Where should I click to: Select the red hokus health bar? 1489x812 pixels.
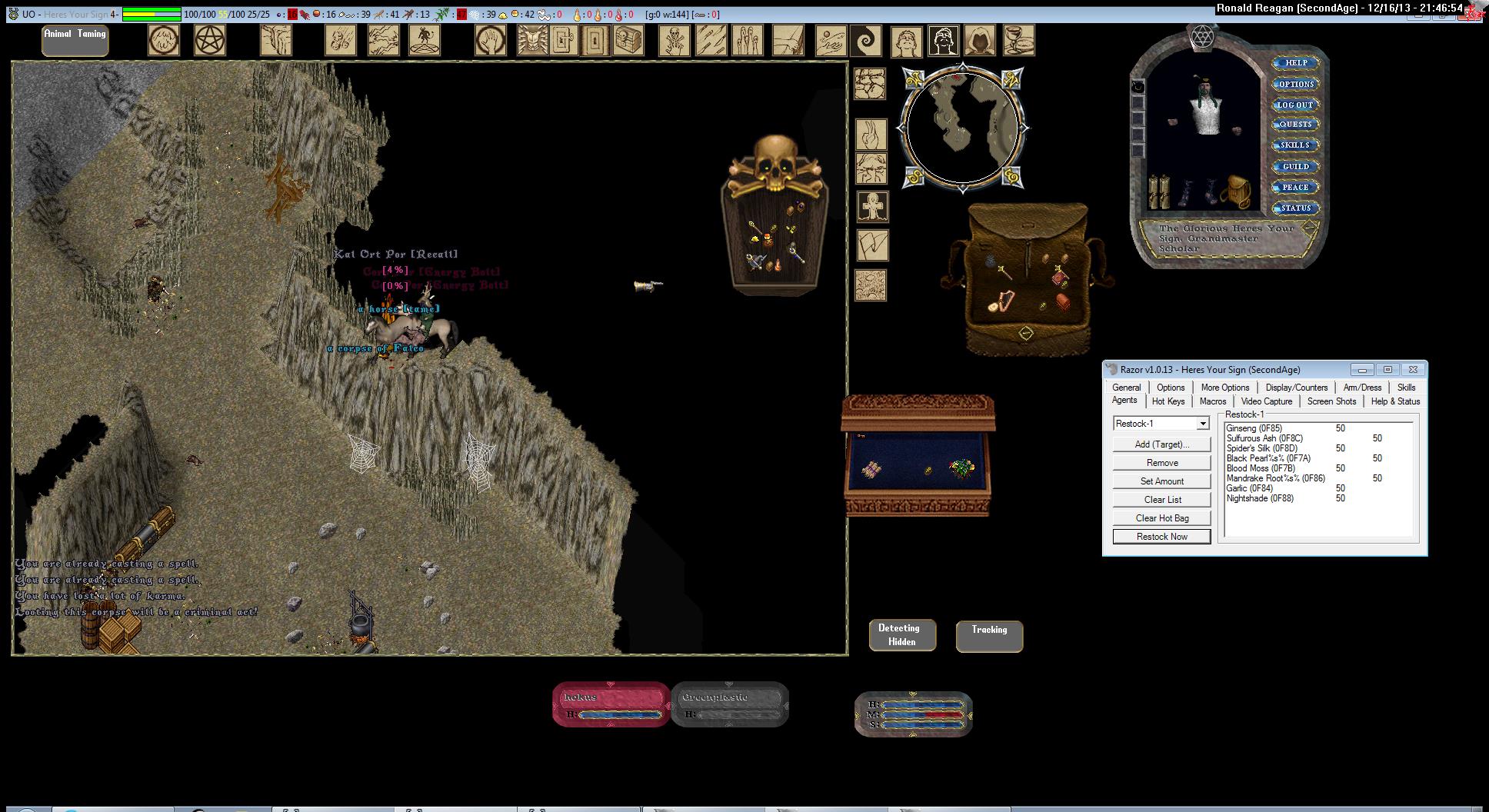[x=611, y=704]
